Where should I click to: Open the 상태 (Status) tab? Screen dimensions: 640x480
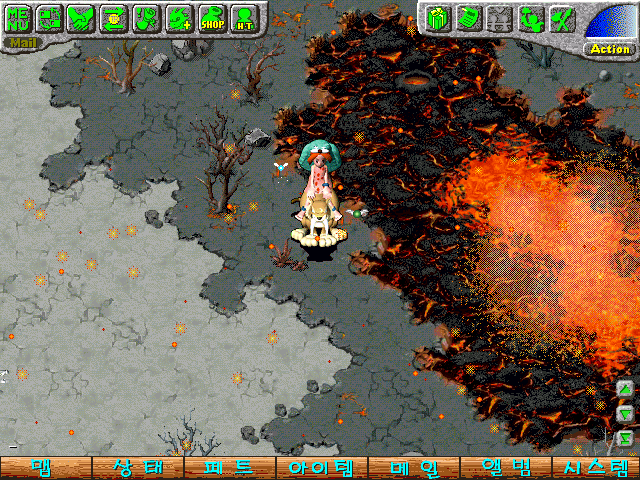click(137, 468)
